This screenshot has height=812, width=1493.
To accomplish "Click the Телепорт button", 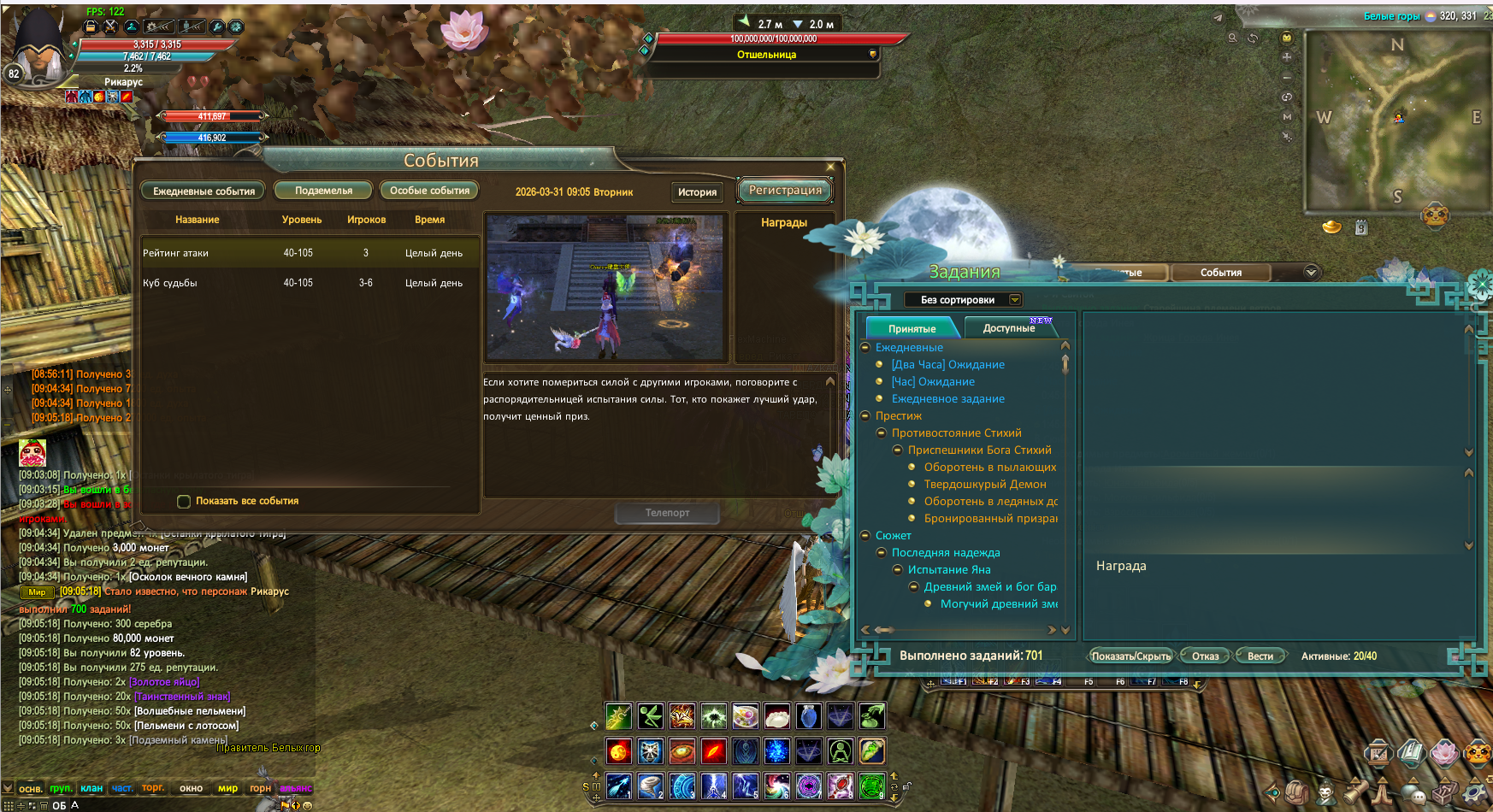I will point(667,513).
